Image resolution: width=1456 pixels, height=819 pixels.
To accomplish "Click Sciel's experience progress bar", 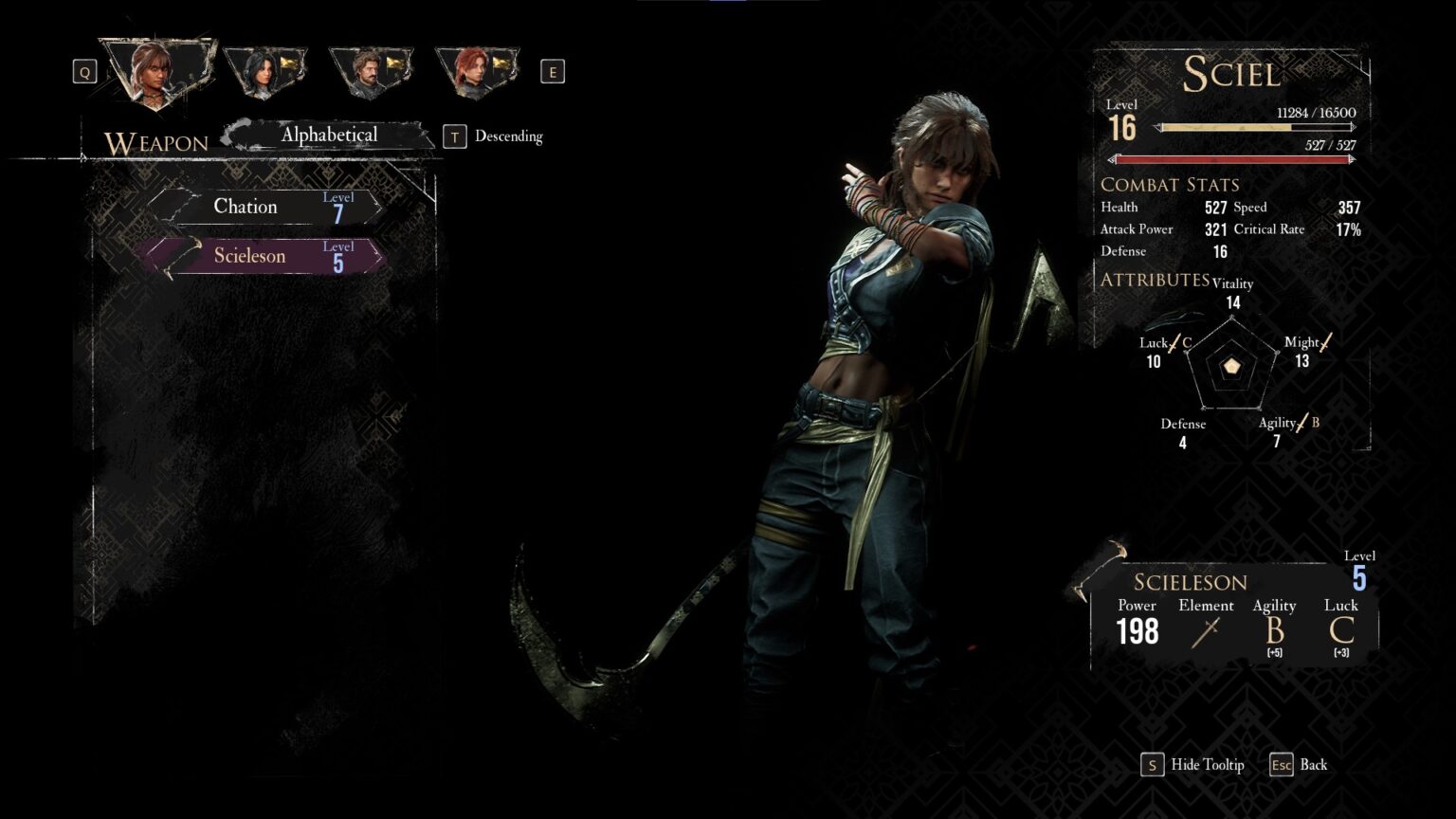I will point(1251,126).
